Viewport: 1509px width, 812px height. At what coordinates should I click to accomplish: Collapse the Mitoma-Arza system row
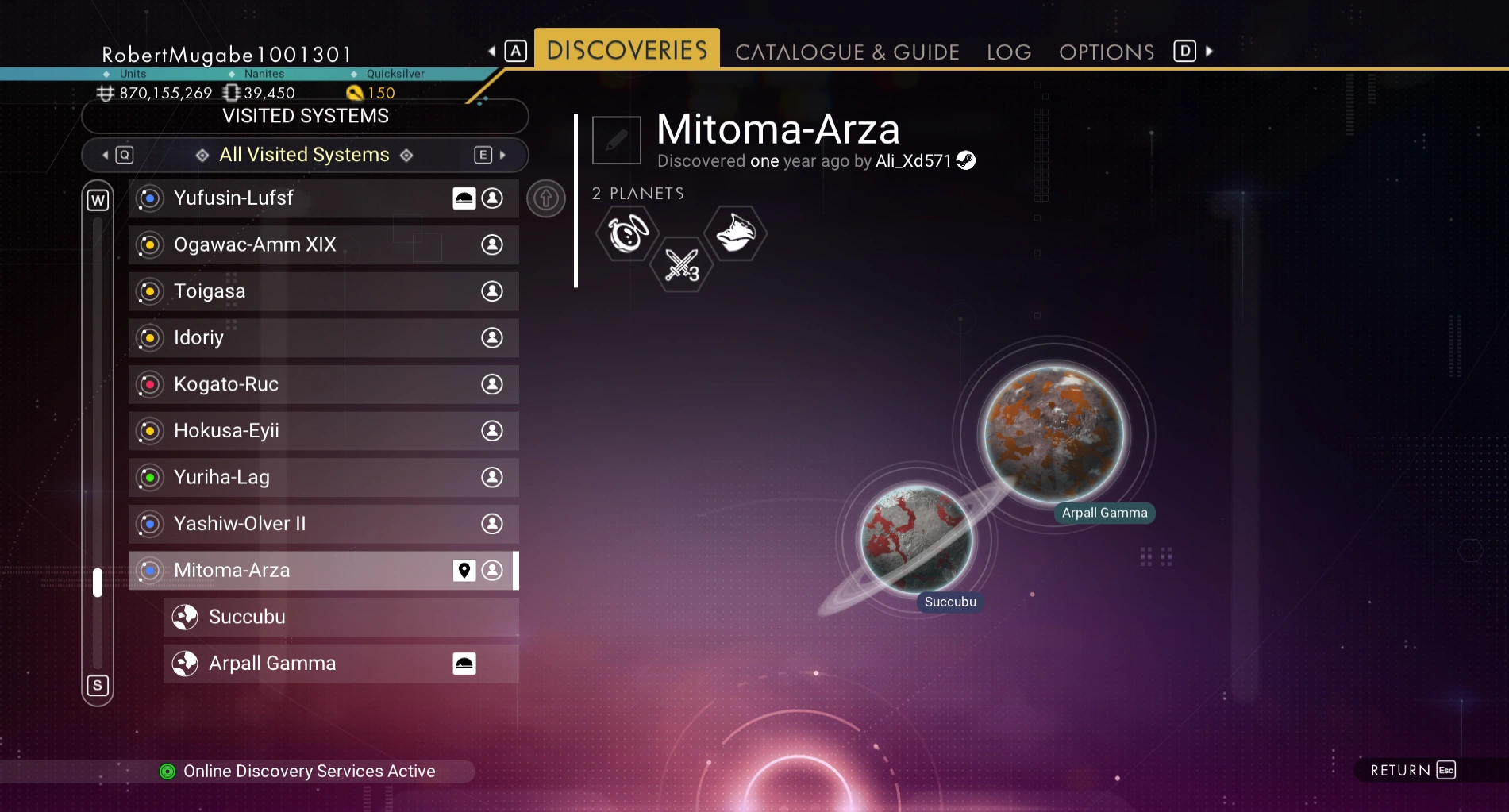[x=302, y=571]
